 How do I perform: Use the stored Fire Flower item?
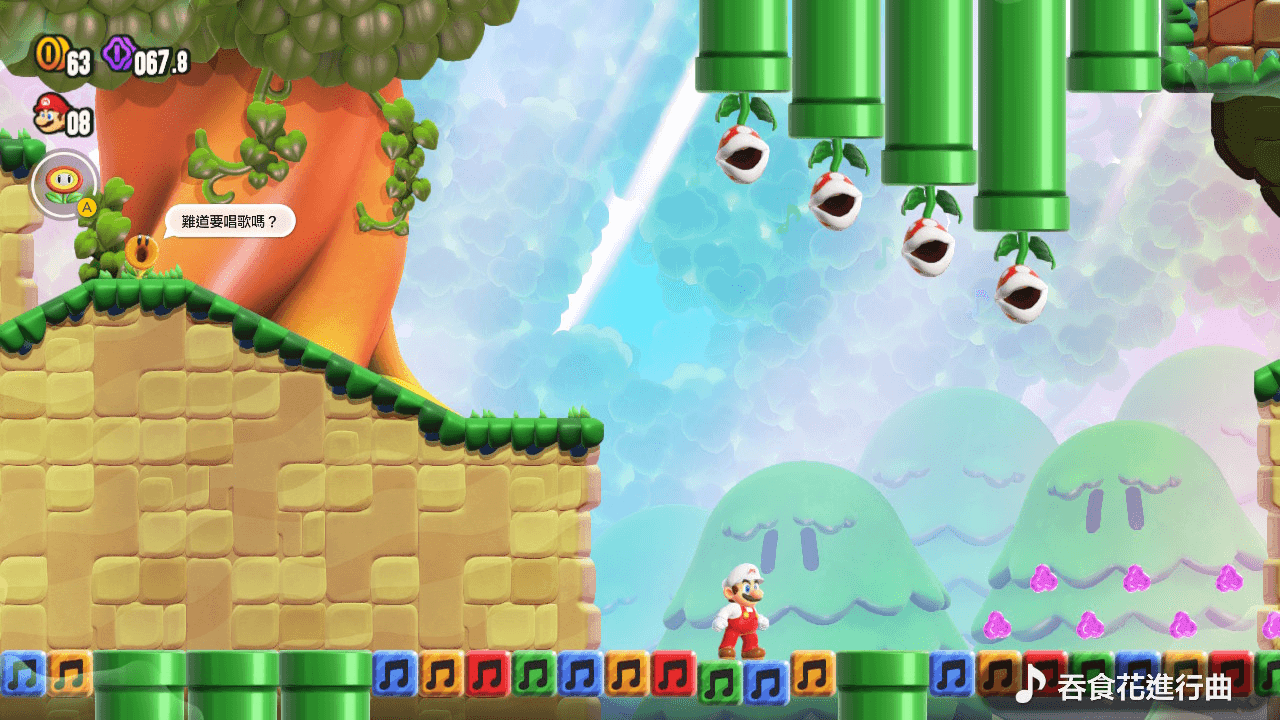tap(64, 183)
